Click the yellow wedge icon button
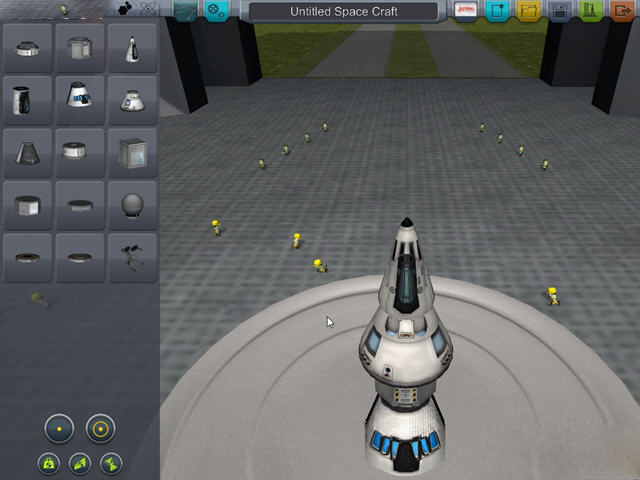Screen dimensions: 640x480 point(79,463)
